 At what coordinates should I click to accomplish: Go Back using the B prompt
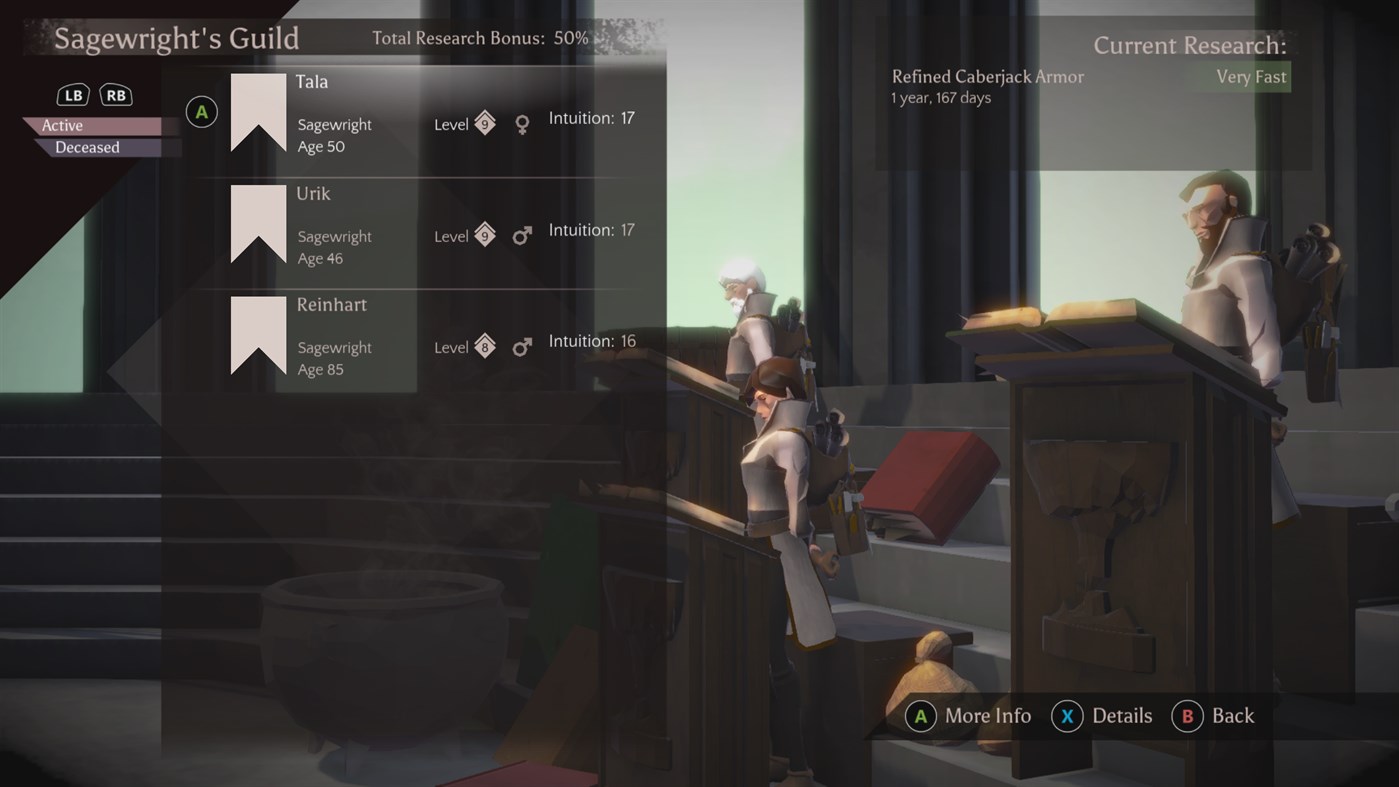click(1187, 716)
